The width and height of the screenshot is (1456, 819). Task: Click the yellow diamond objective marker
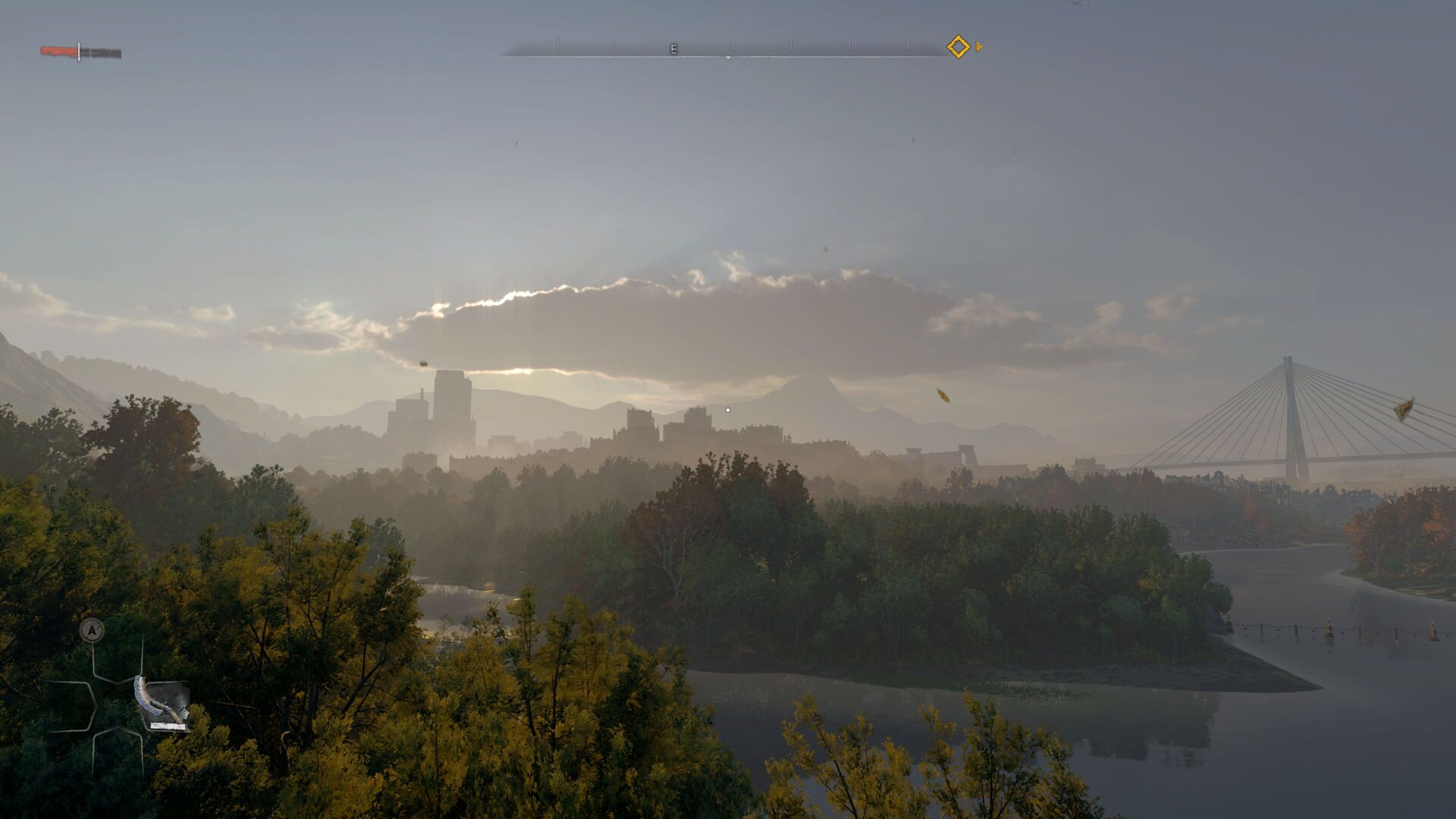[x=958, y=47]
